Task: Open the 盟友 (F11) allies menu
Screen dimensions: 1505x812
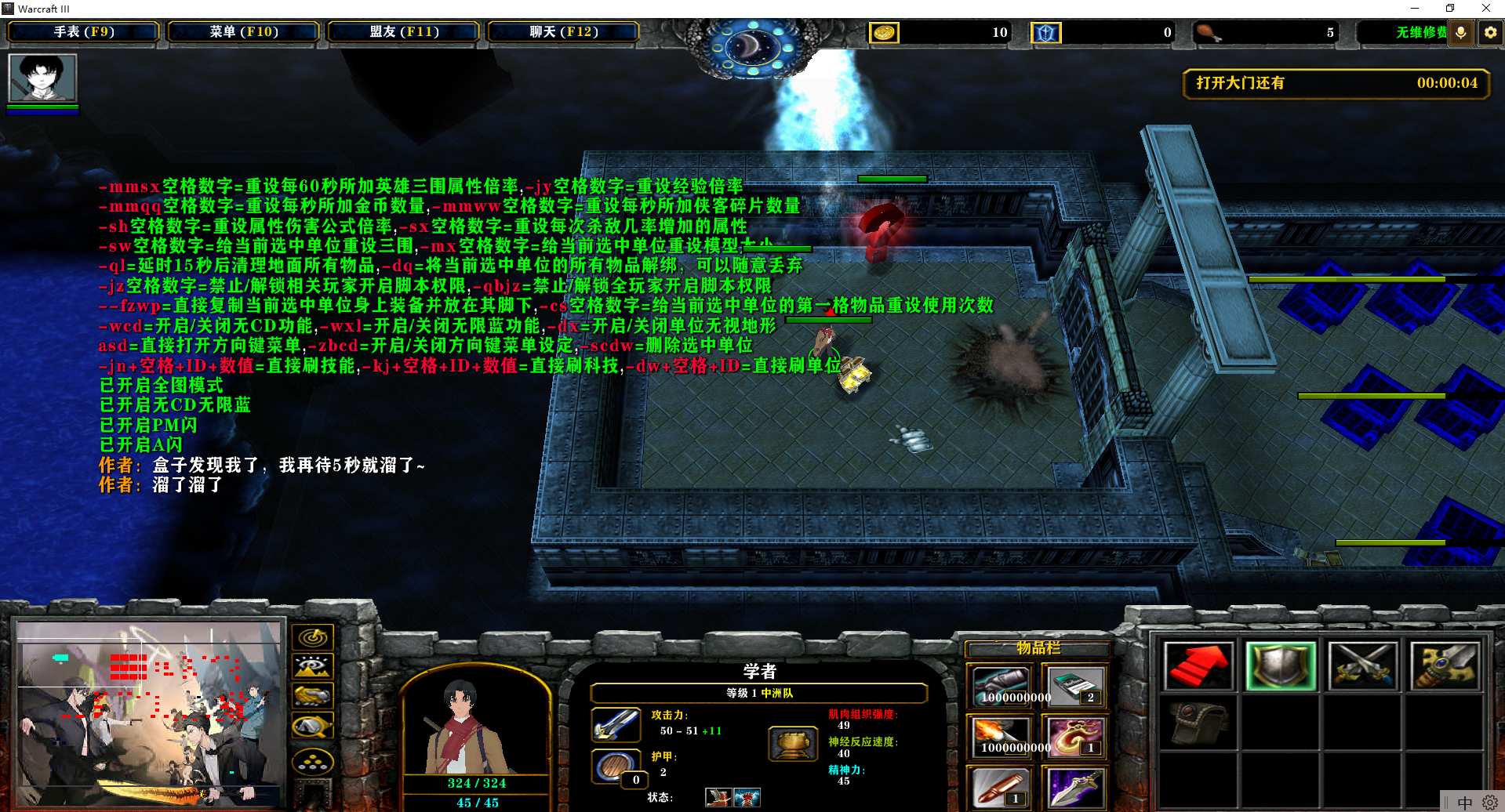Action: [404, 32]
